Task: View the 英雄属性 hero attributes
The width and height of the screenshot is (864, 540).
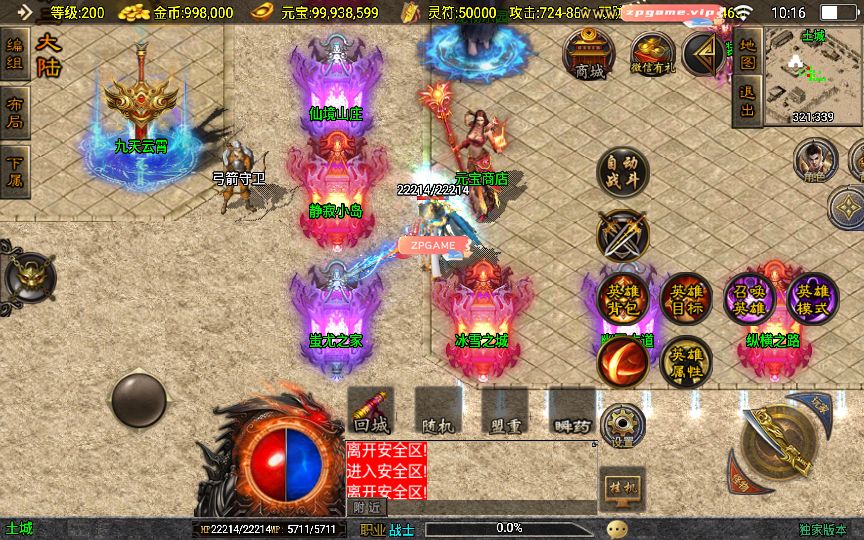Action: [x=685, y=361]
